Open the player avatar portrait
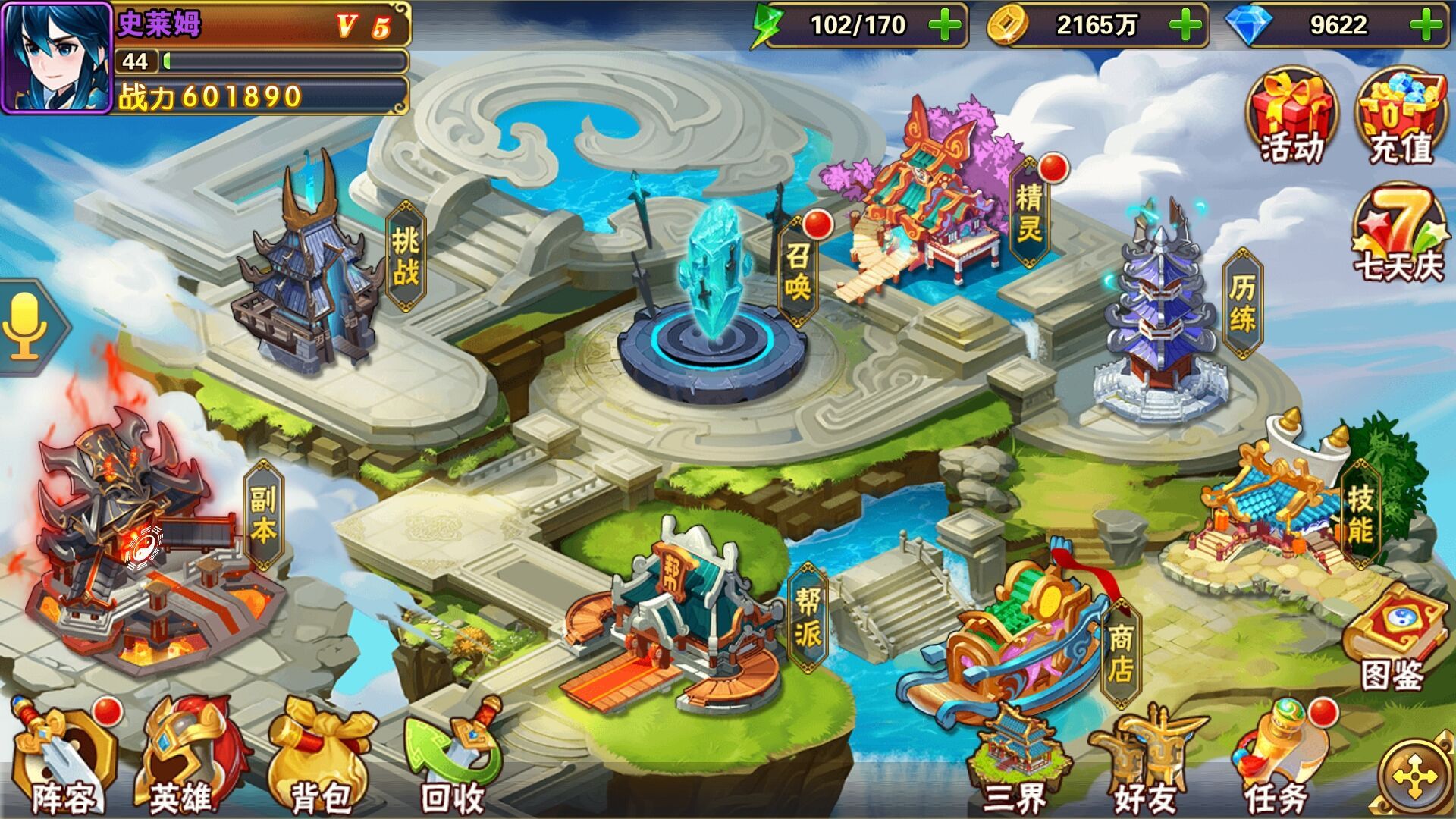1456x819 pixels. [57, 58]
